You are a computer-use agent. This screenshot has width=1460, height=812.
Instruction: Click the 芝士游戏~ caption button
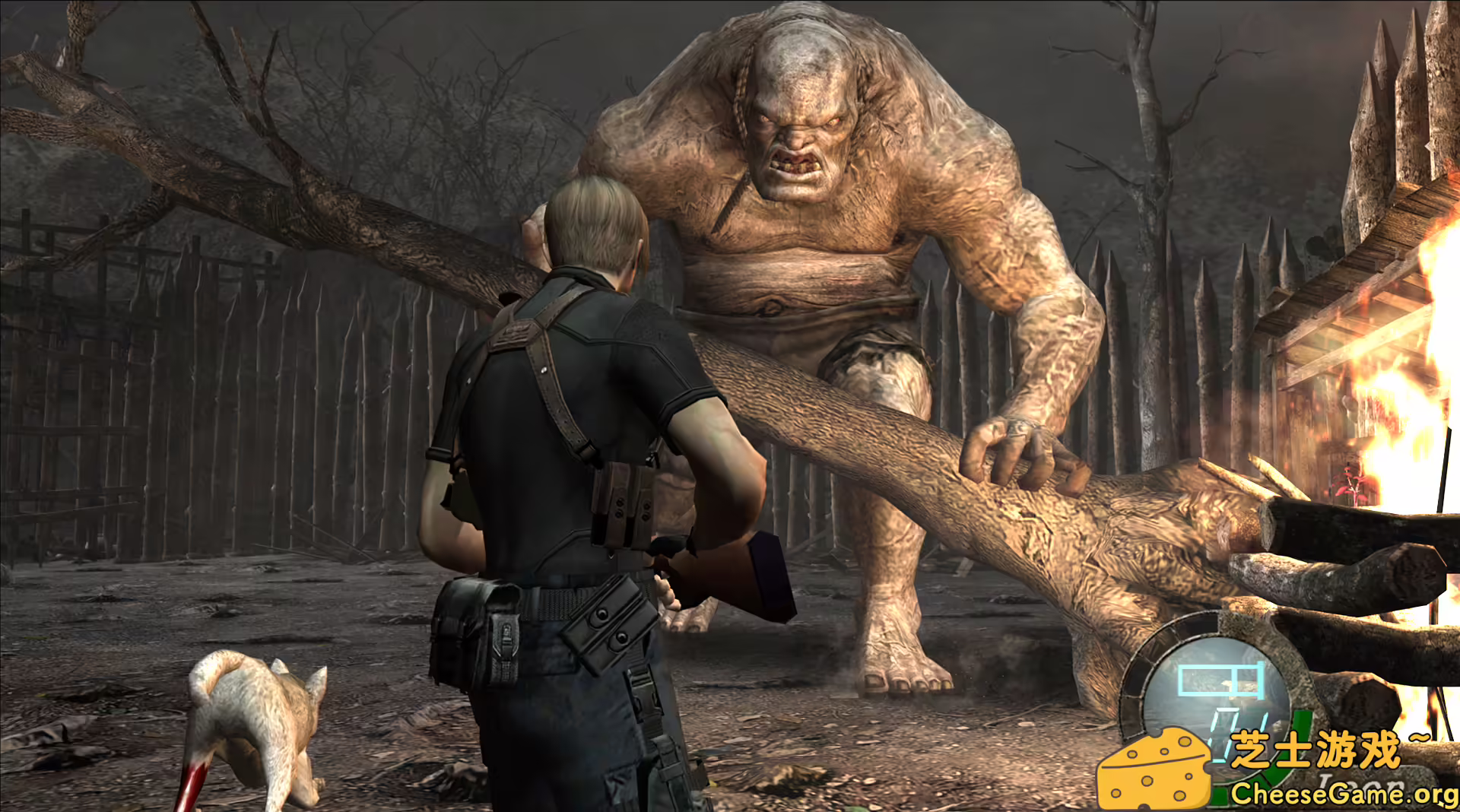1332,750
